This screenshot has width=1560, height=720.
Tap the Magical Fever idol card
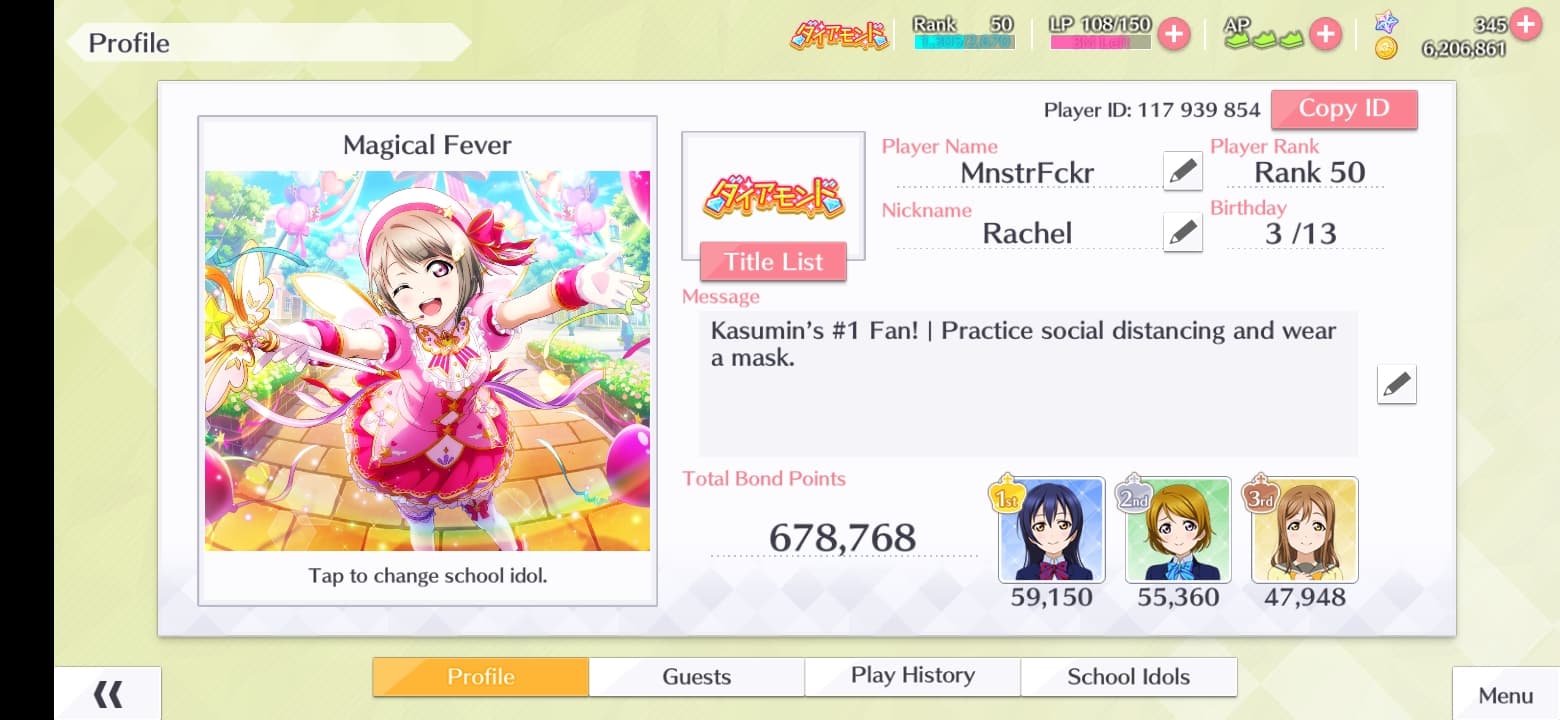click(x=427, y=360)
